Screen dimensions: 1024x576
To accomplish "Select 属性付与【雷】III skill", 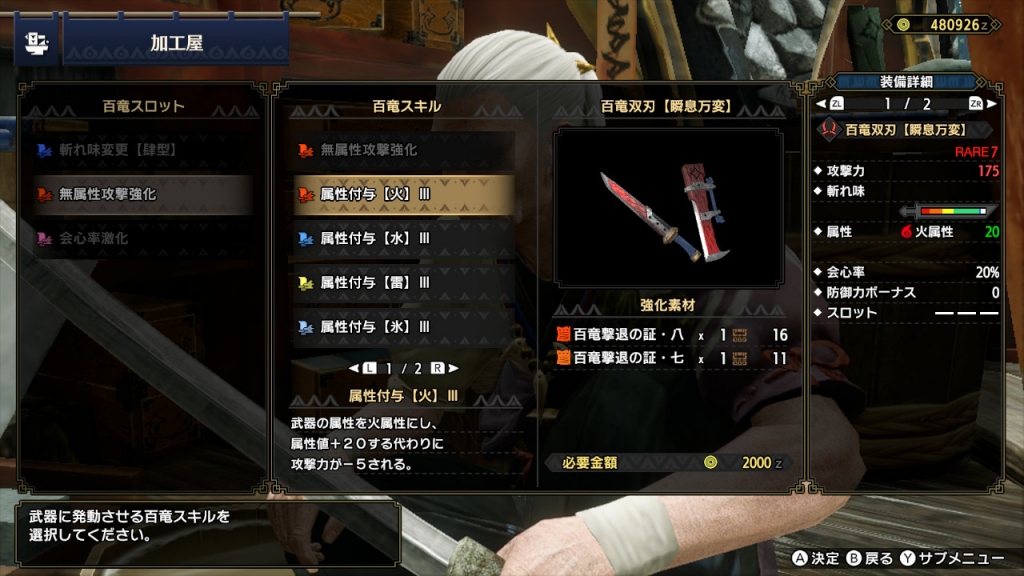I will tap(403, 282).
